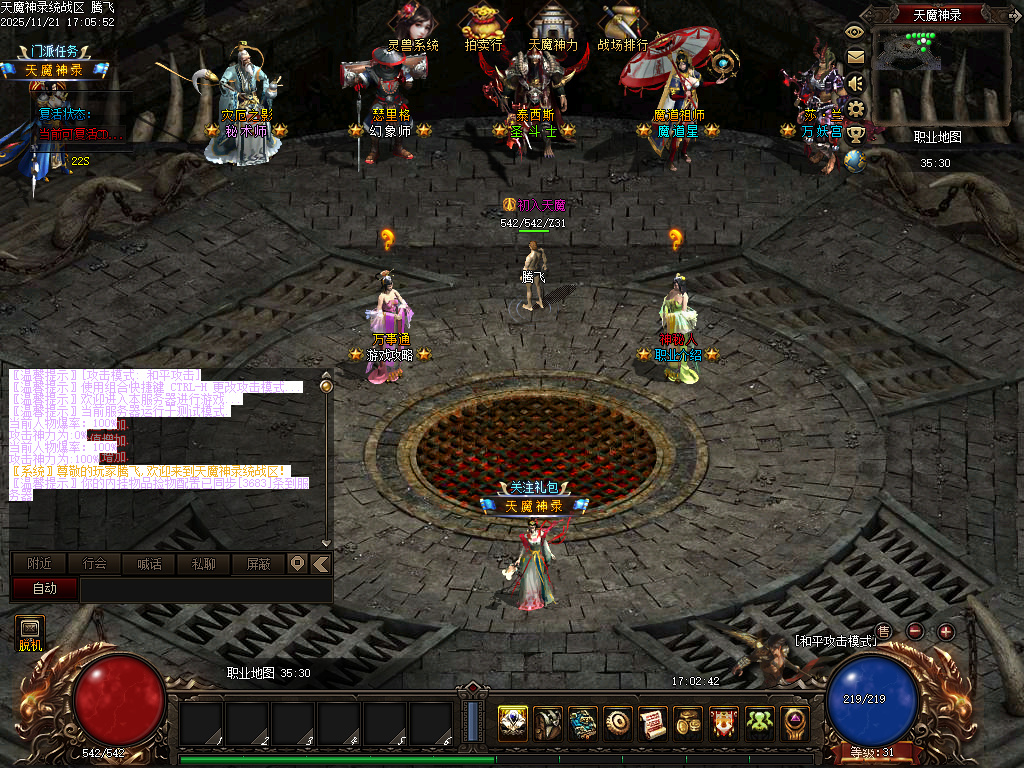The image size is (1024, 768).
Task: Activate the 脱机 offline mode button
Action: (x=30, y=633)
